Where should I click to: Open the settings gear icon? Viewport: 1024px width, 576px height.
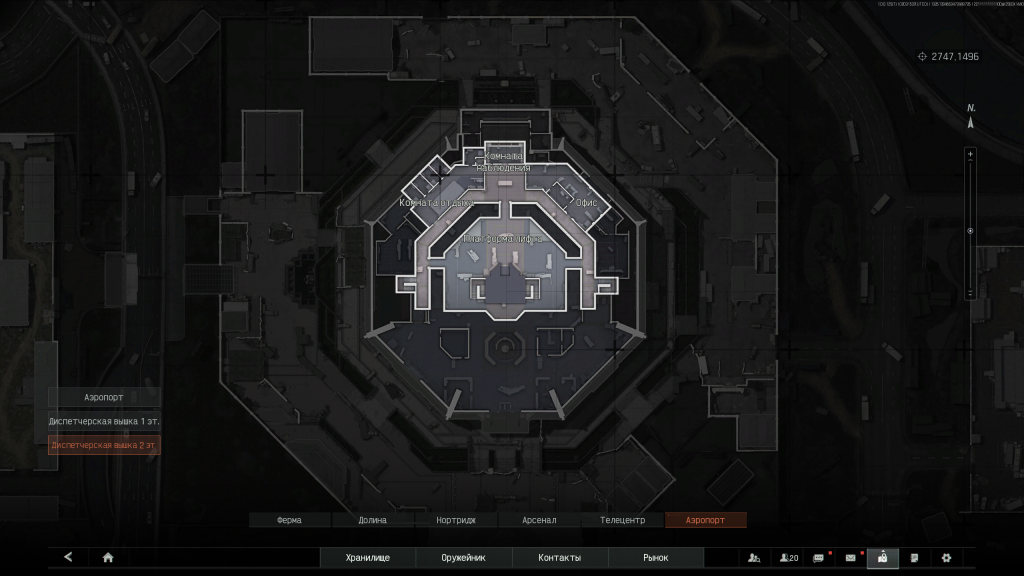point(946,557)
